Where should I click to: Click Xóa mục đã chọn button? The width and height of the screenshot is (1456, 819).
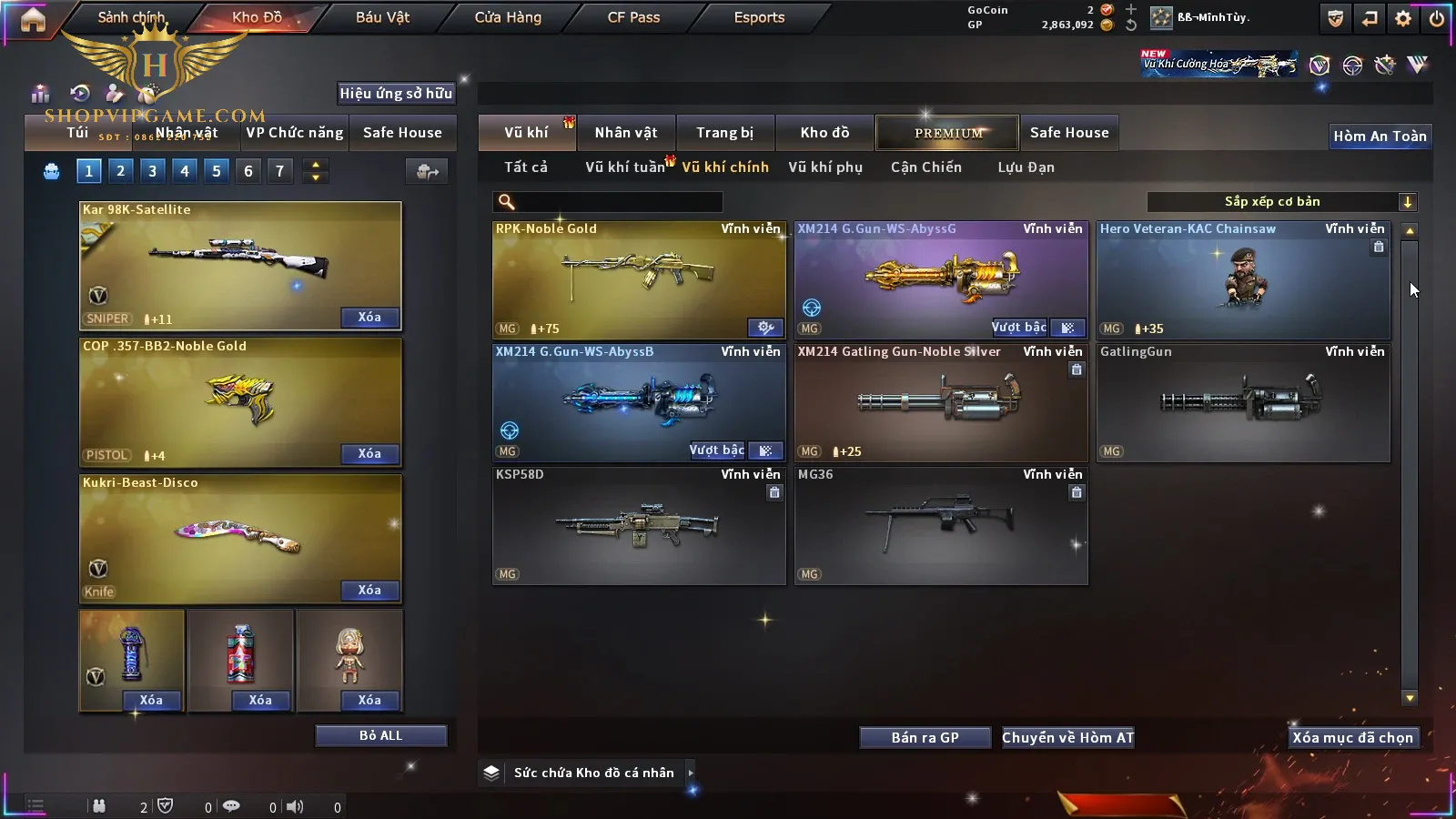1352,738
